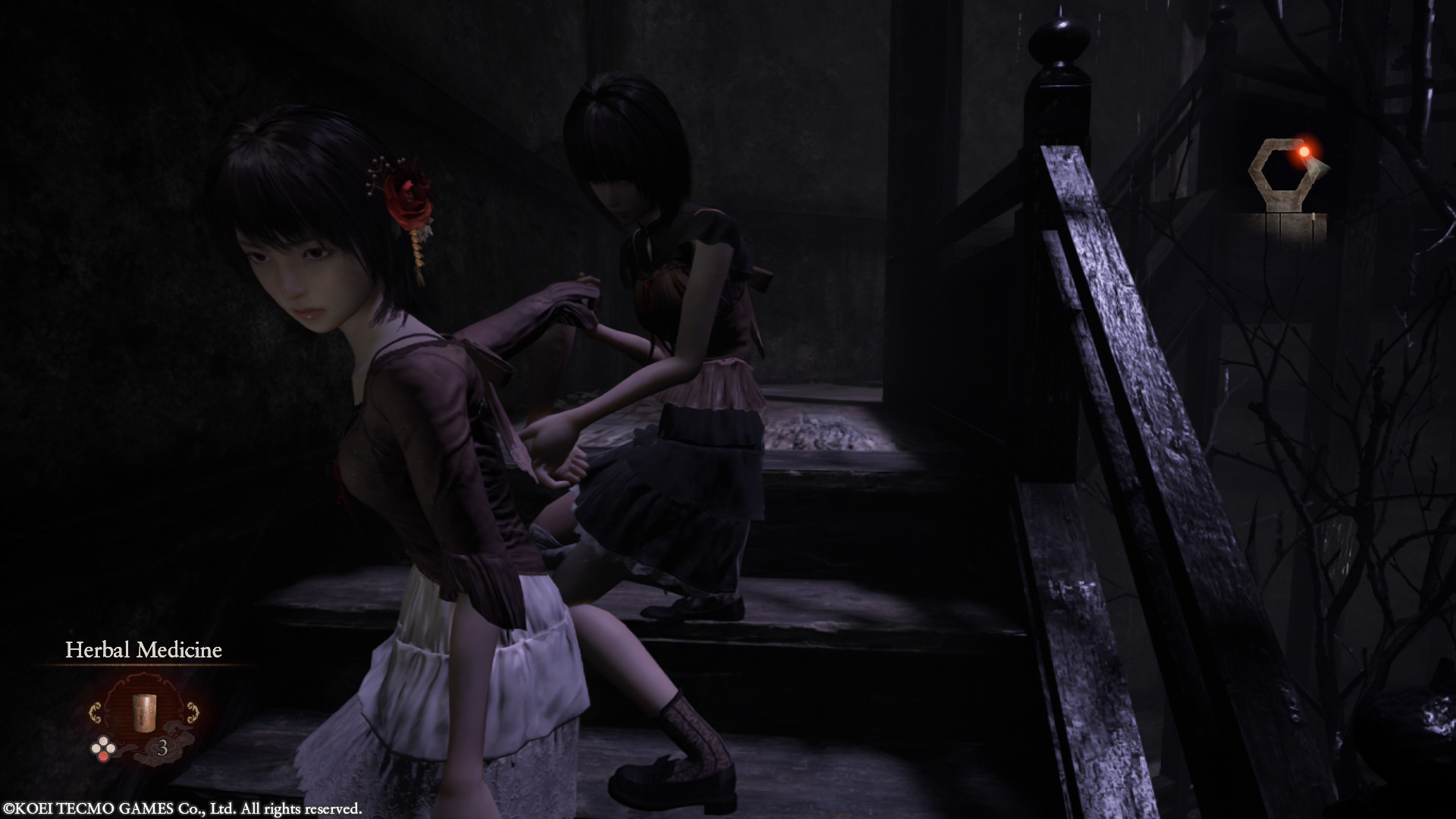The height and width of the screenshot is (819, 1456).
Task: Click the Herbal Medicine title text
Action: coord(145,649)
